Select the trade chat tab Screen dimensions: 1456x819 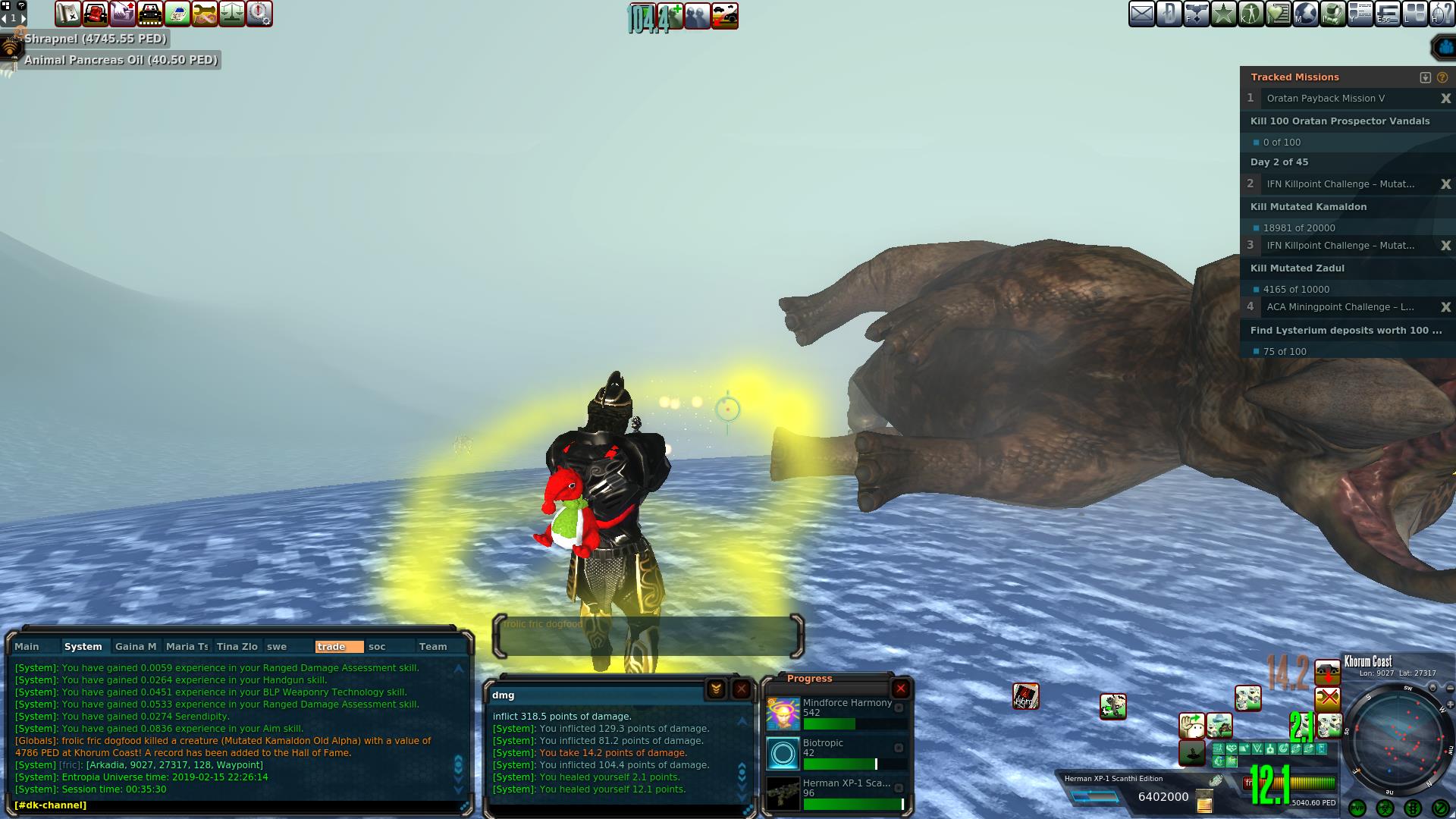tap(331, 647)
